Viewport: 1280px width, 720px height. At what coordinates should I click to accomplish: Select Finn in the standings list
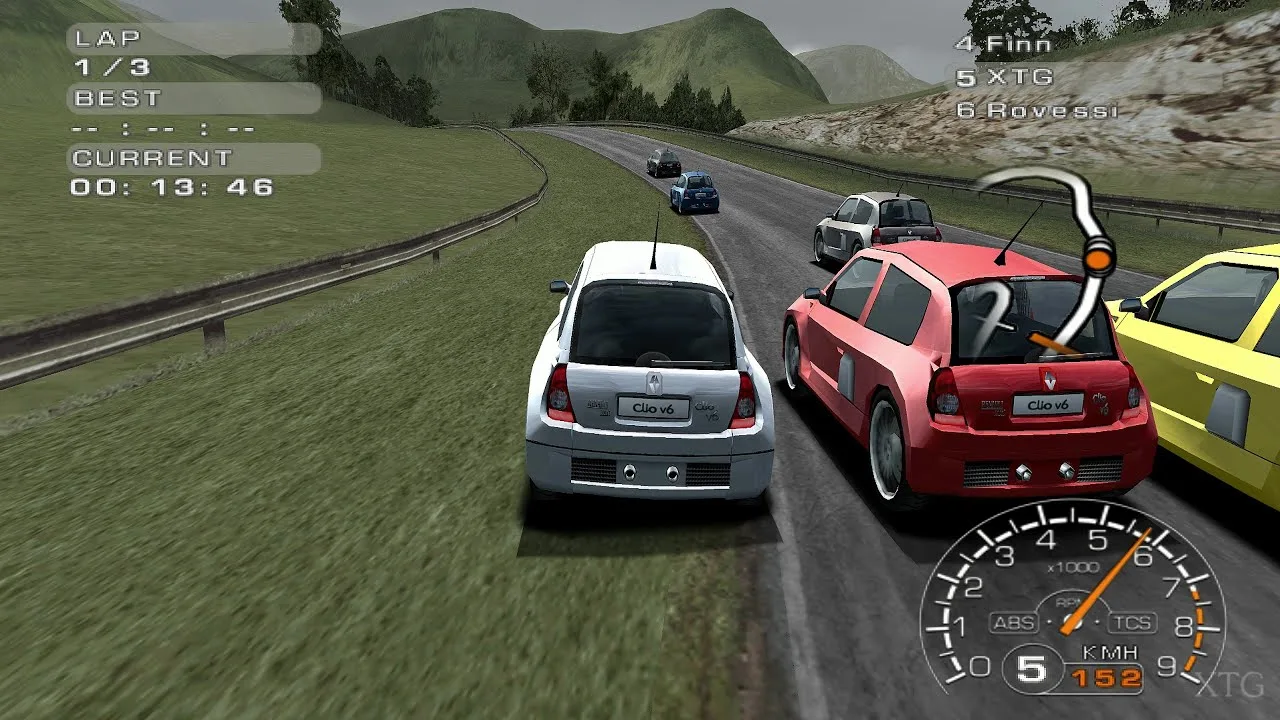coord(1004,44)
